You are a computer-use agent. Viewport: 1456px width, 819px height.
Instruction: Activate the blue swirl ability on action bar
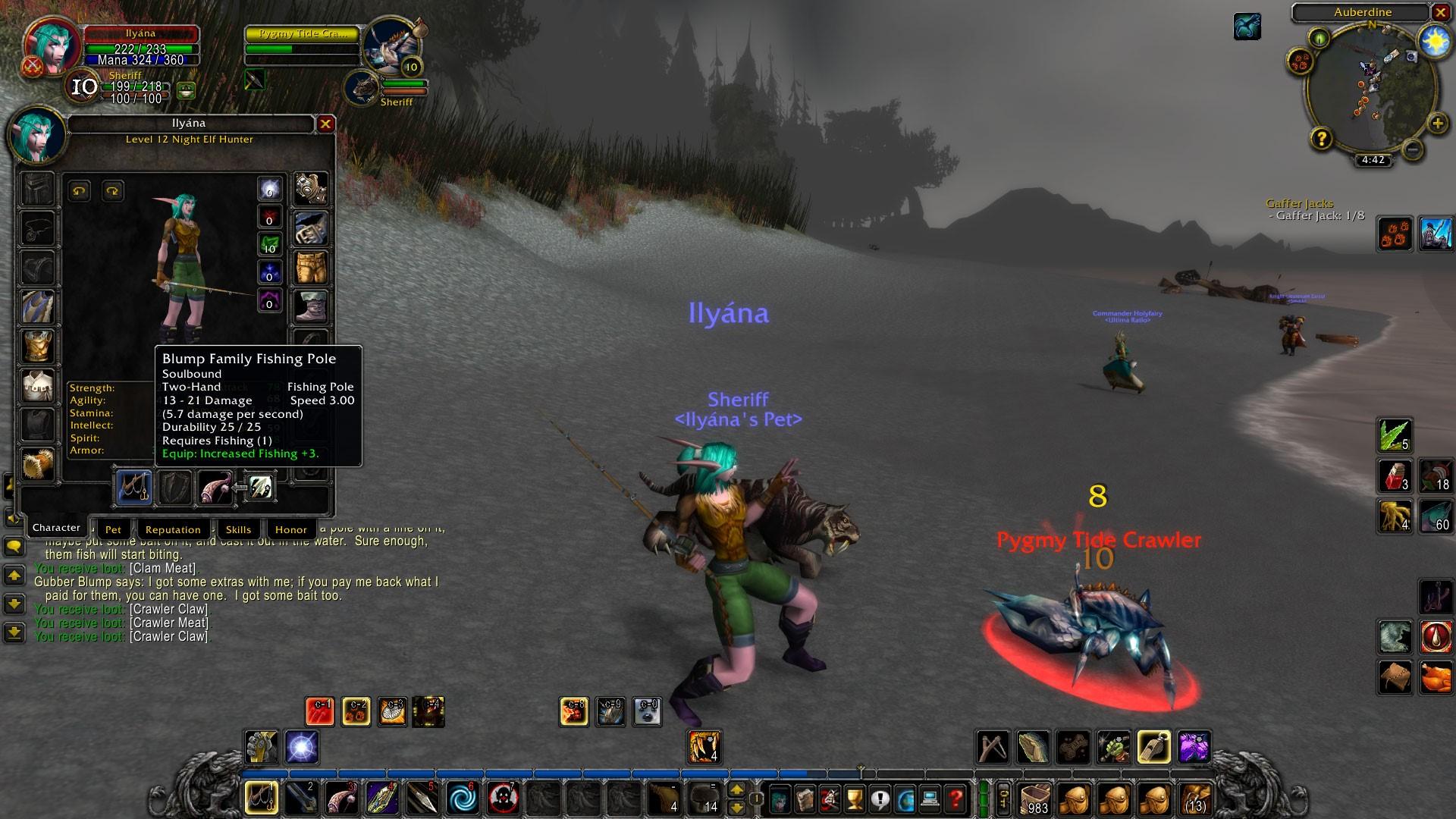point(461,798)
